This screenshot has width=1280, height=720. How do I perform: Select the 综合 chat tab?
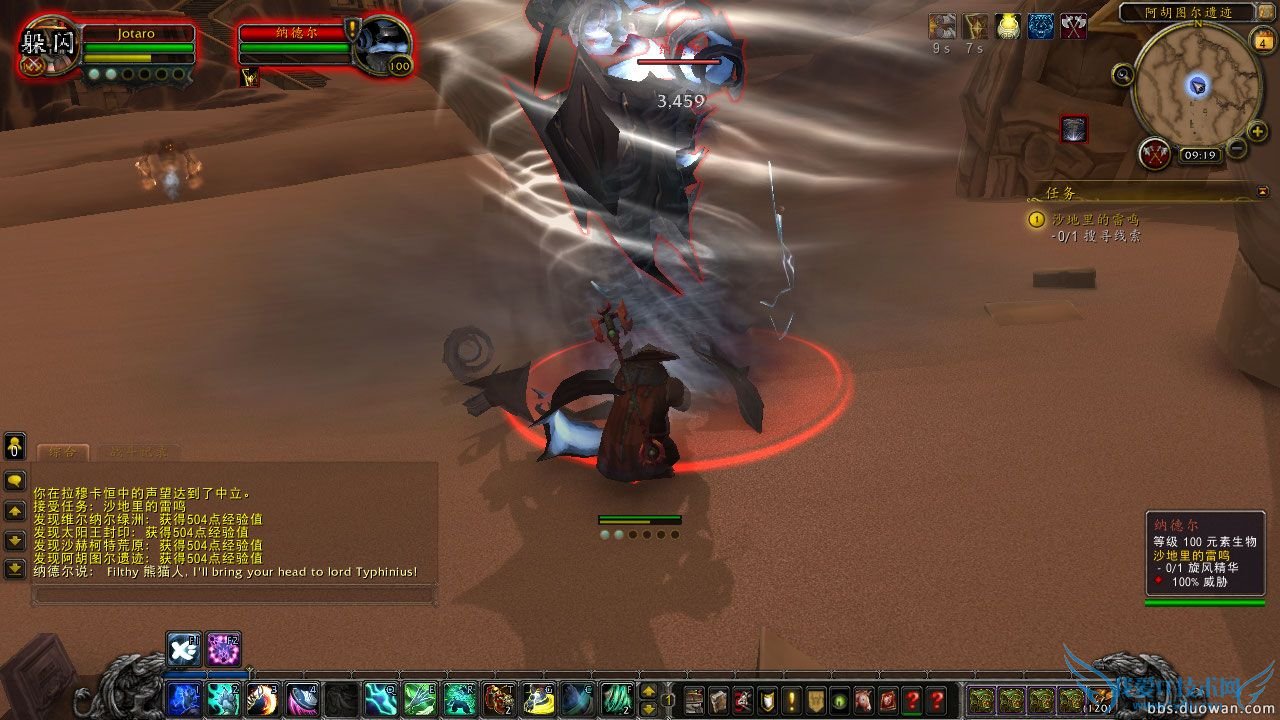[63, 451]
